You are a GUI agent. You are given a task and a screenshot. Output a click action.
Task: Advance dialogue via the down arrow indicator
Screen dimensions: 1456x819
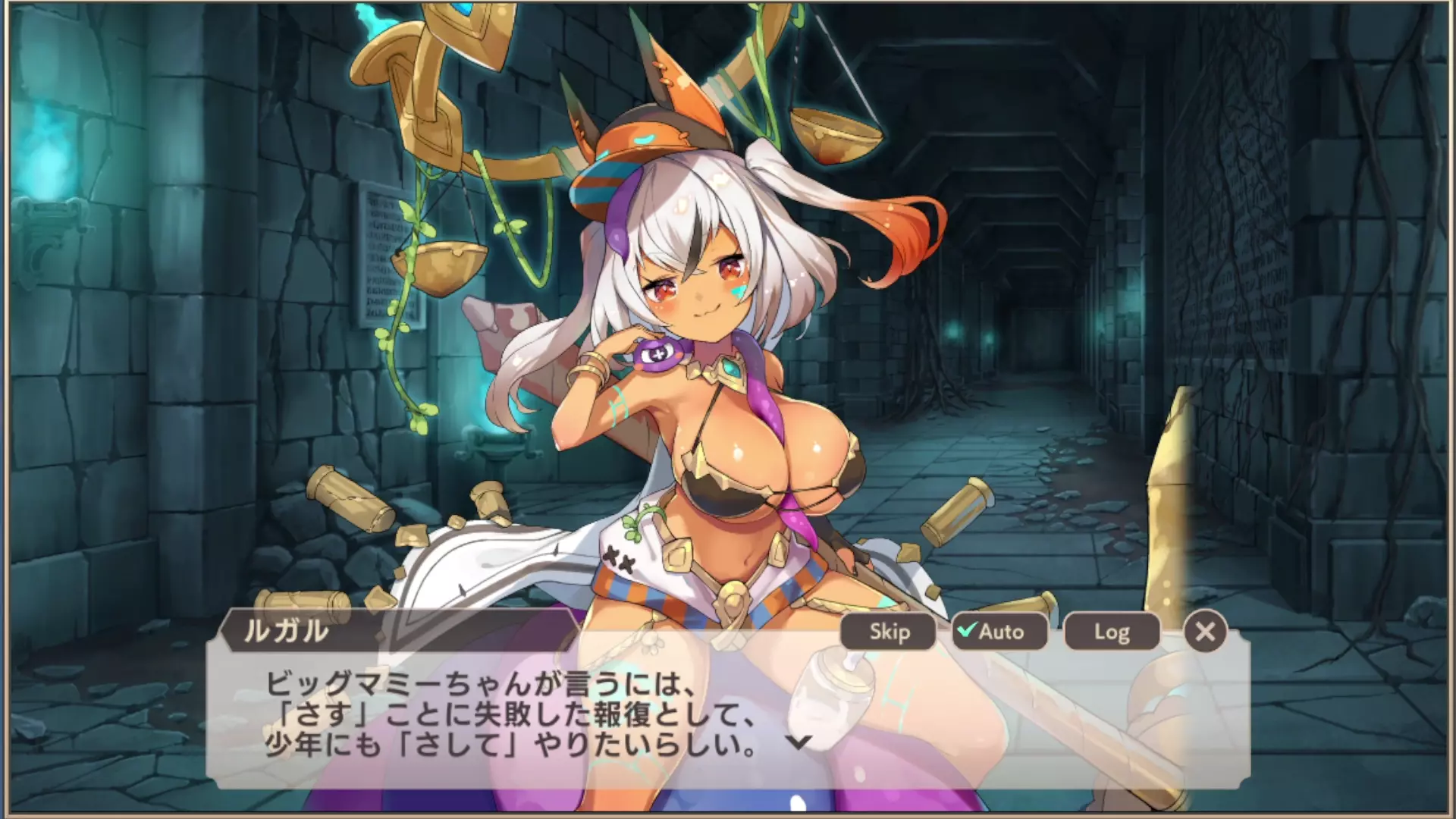[799, 742]
